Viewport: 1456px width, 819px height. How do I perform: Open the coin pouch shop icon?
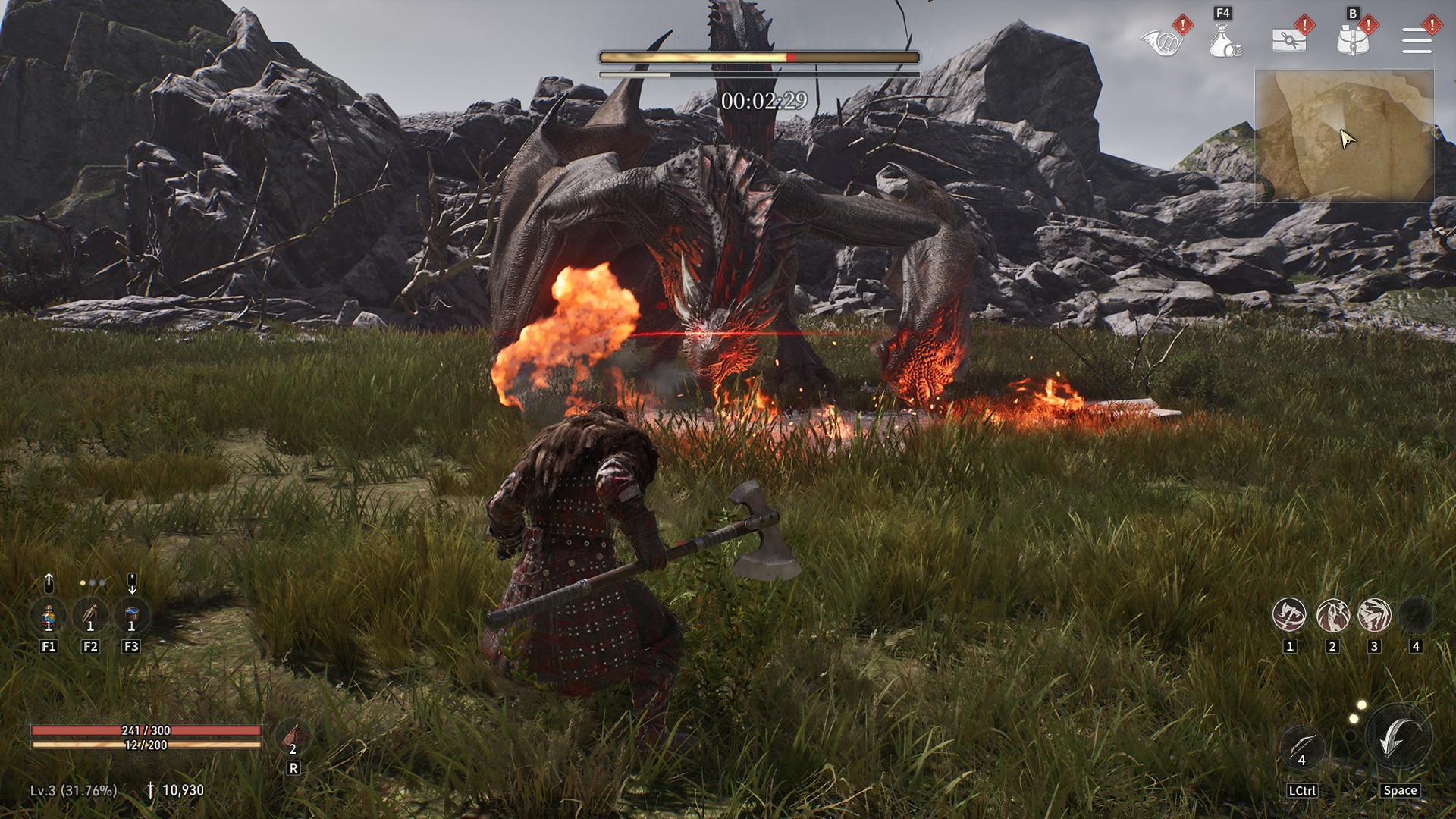click(1224, 41)
